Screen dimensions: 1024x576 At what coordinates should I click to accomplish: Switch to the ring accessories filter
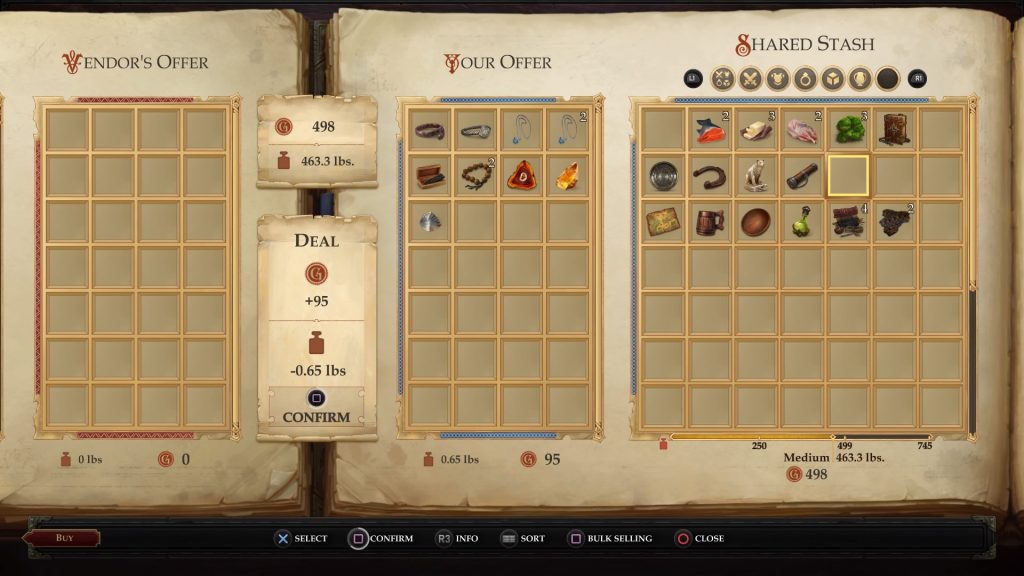(x=804, y=78)
